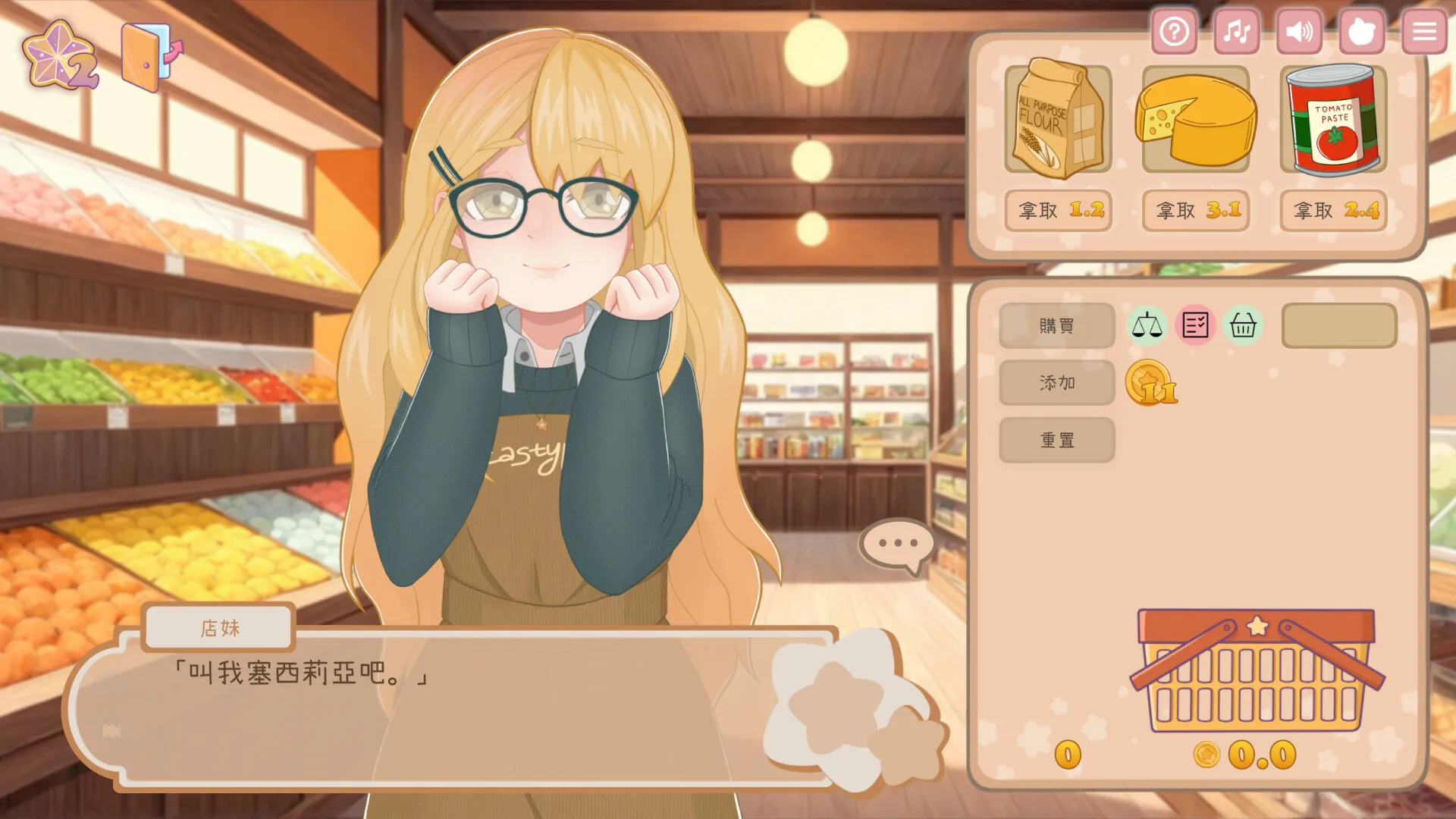This screenshot has width=1456, height=819.
Task: Take tomato paste with the 拿取 2.4 button
Action: tap(1332, 212)
